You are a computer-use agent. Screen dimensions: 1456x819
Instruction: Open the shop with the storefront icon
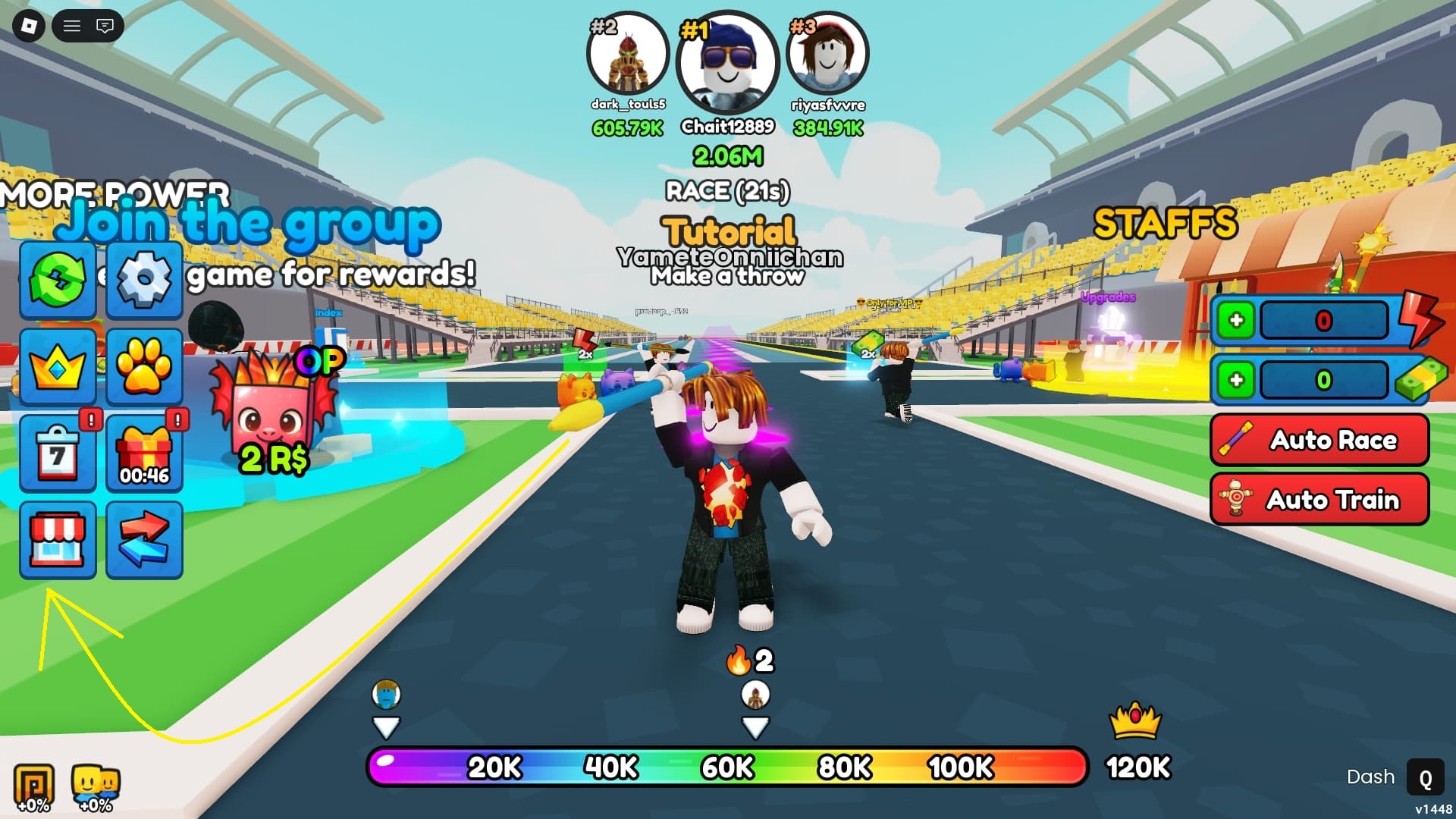coord(58,540)
